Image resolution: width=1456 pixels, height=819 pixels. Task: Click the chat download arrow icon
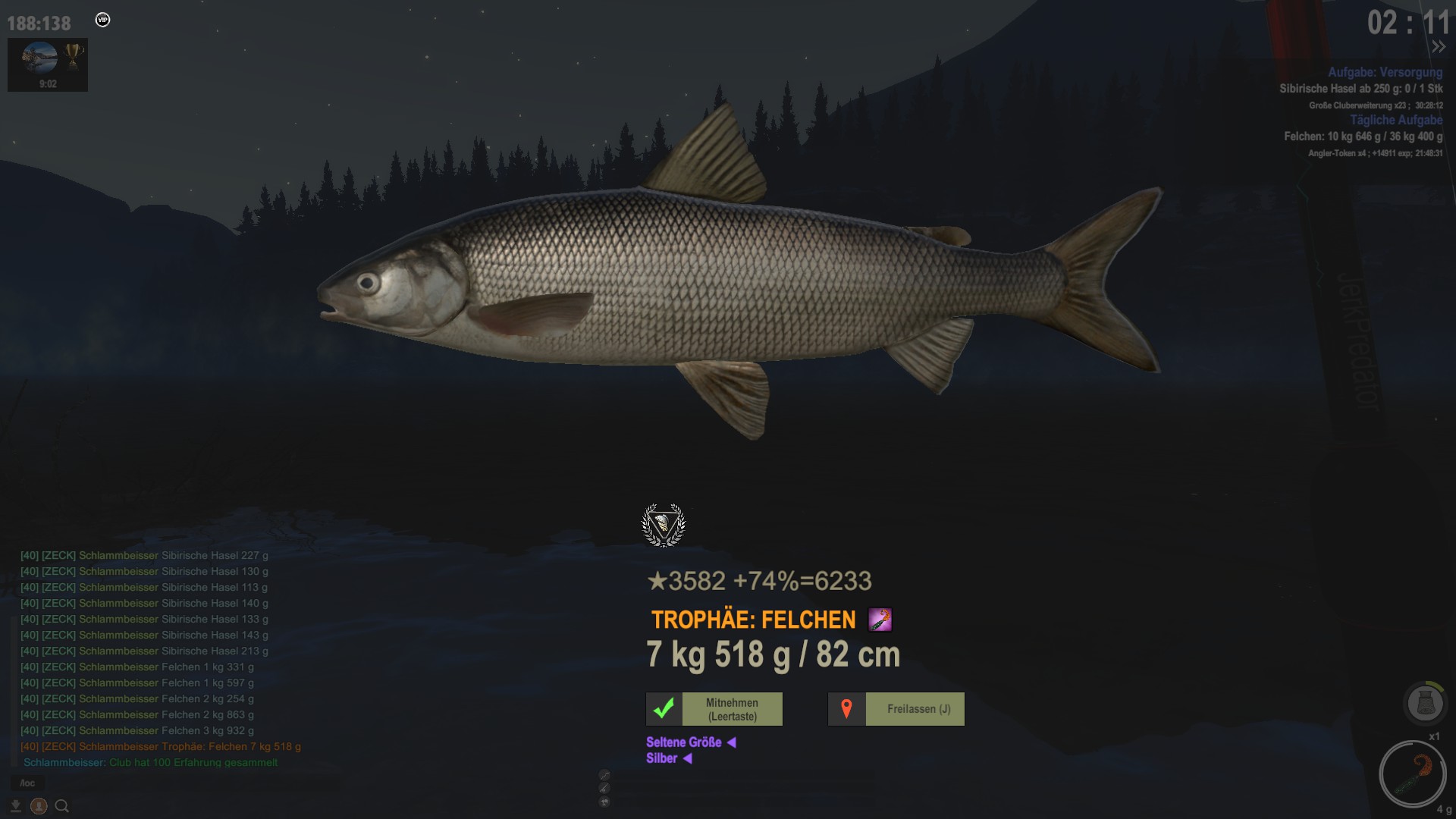pos(15,806)
